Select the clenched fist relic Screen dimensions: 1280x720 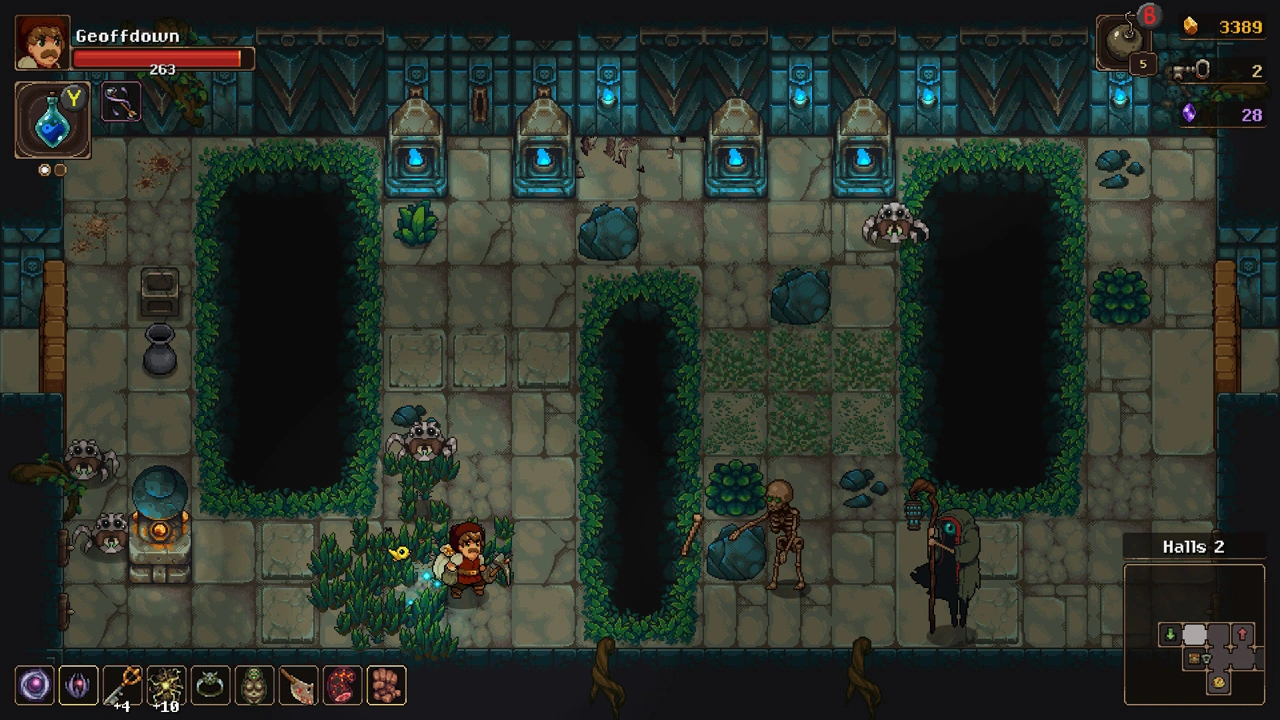[386, 685]
